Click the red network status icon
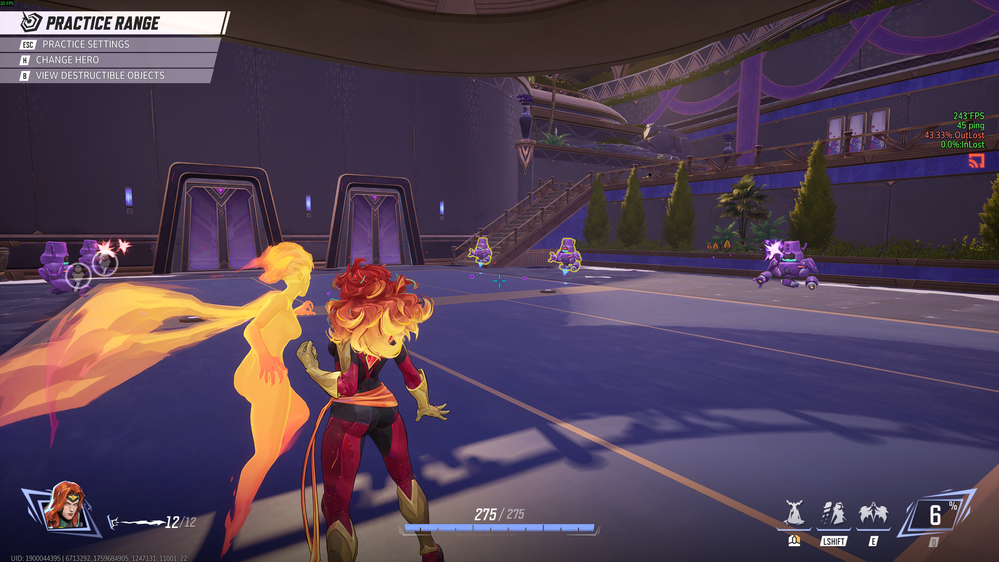 pos(976,161)
